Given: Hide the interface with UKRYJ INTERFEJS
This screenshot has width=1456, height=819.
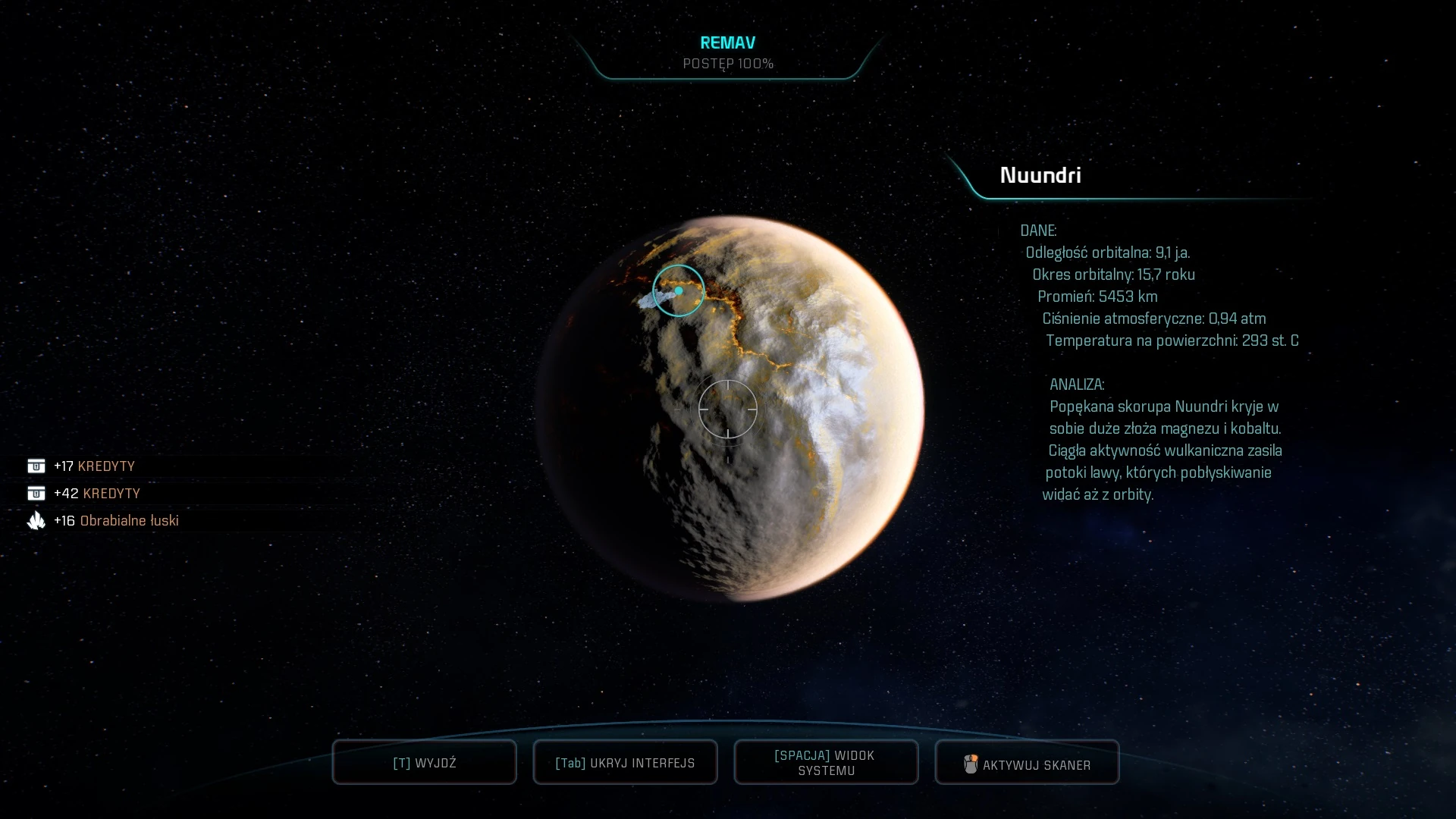Looking at the screenshot, I should tap(625, 762).
